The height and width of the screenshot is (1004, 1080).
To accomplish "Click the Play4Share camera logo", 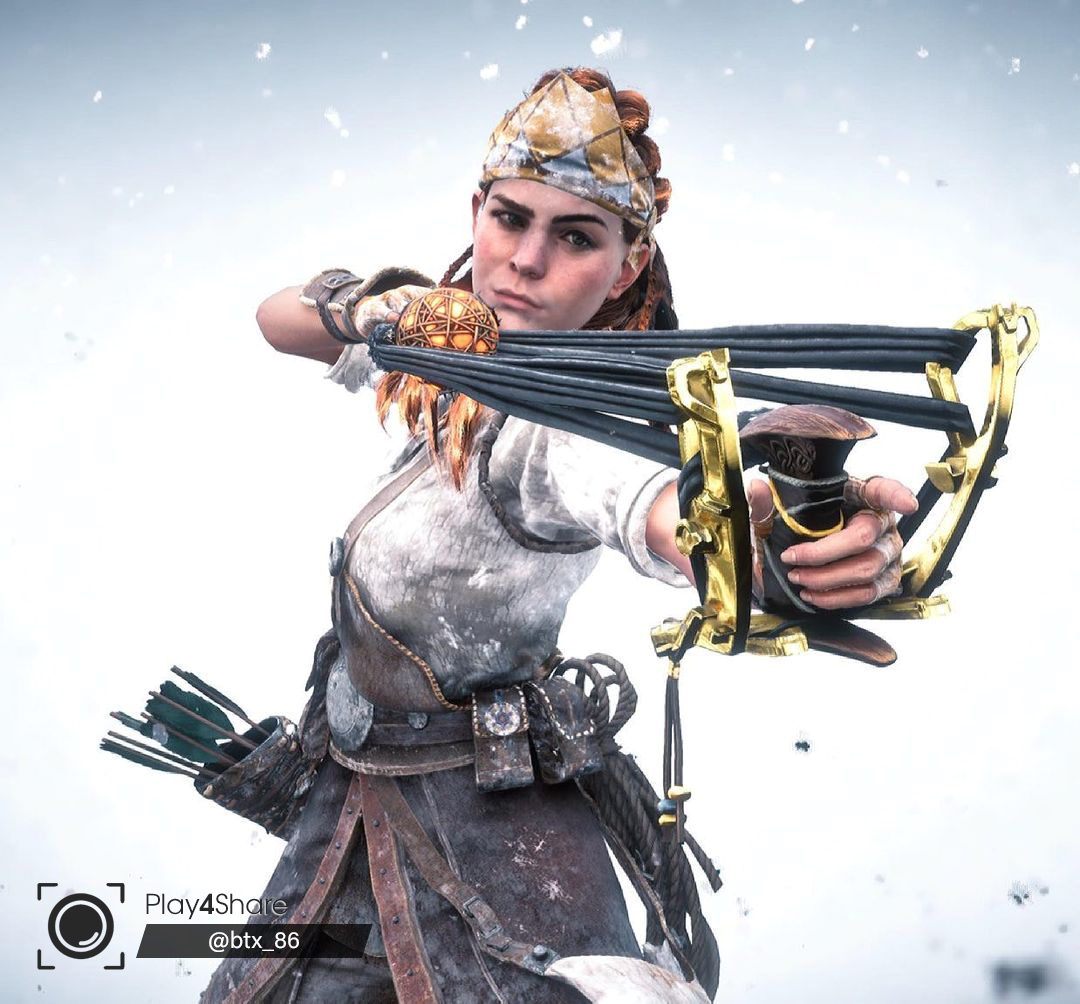I will (x=81, y=925).
